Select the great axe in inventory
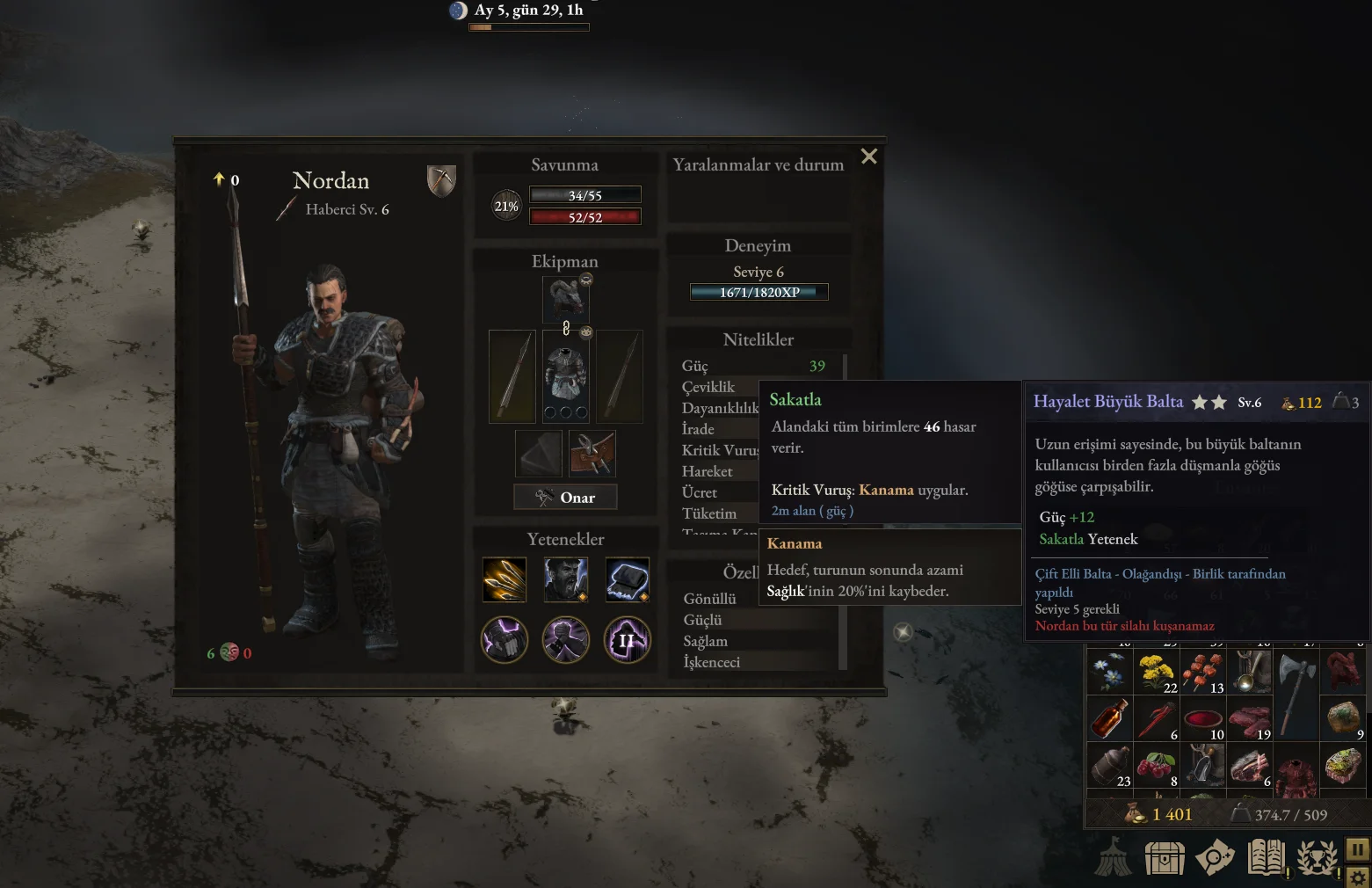The image size is (1372, 888). pos(1295,695)
